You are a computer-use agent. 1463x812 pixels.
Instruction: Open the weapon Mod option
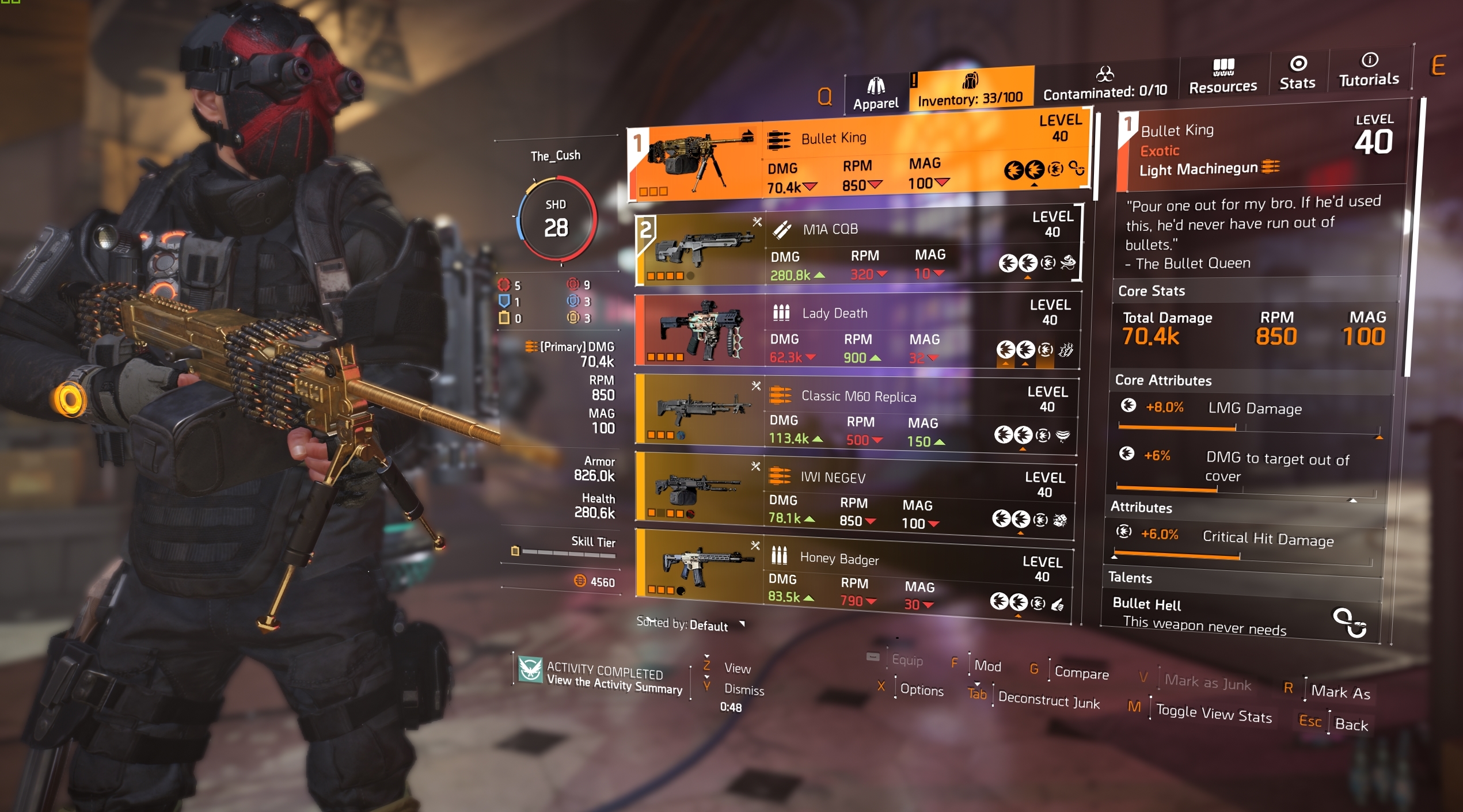(x=987, y=666)
